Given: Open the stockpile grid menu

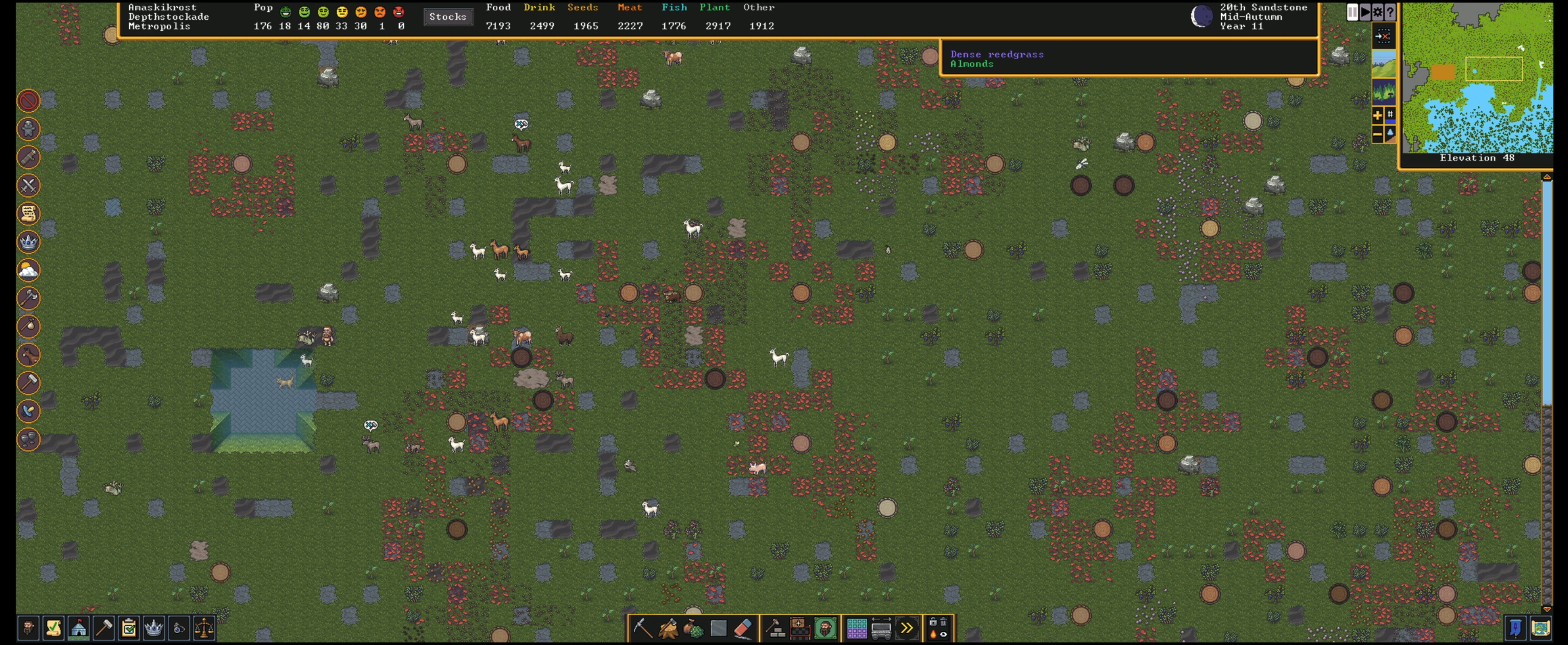Looking at the screenshot, I should 856,628.
